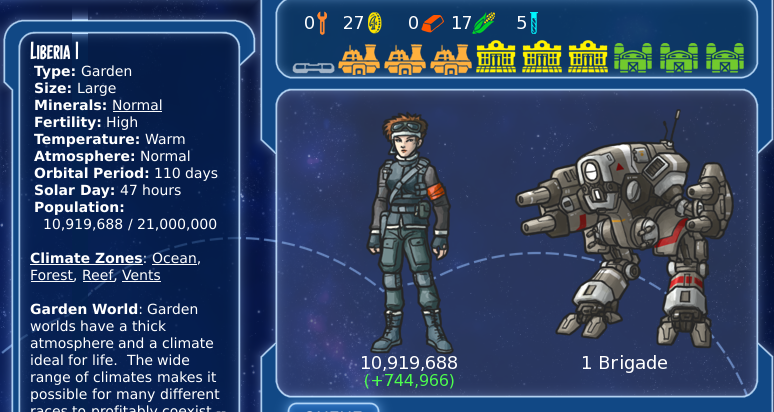Show the Forest climate zone info
The height and width of the screenshot is (412, 774).
pyautogui.click(x=51, y=275)
